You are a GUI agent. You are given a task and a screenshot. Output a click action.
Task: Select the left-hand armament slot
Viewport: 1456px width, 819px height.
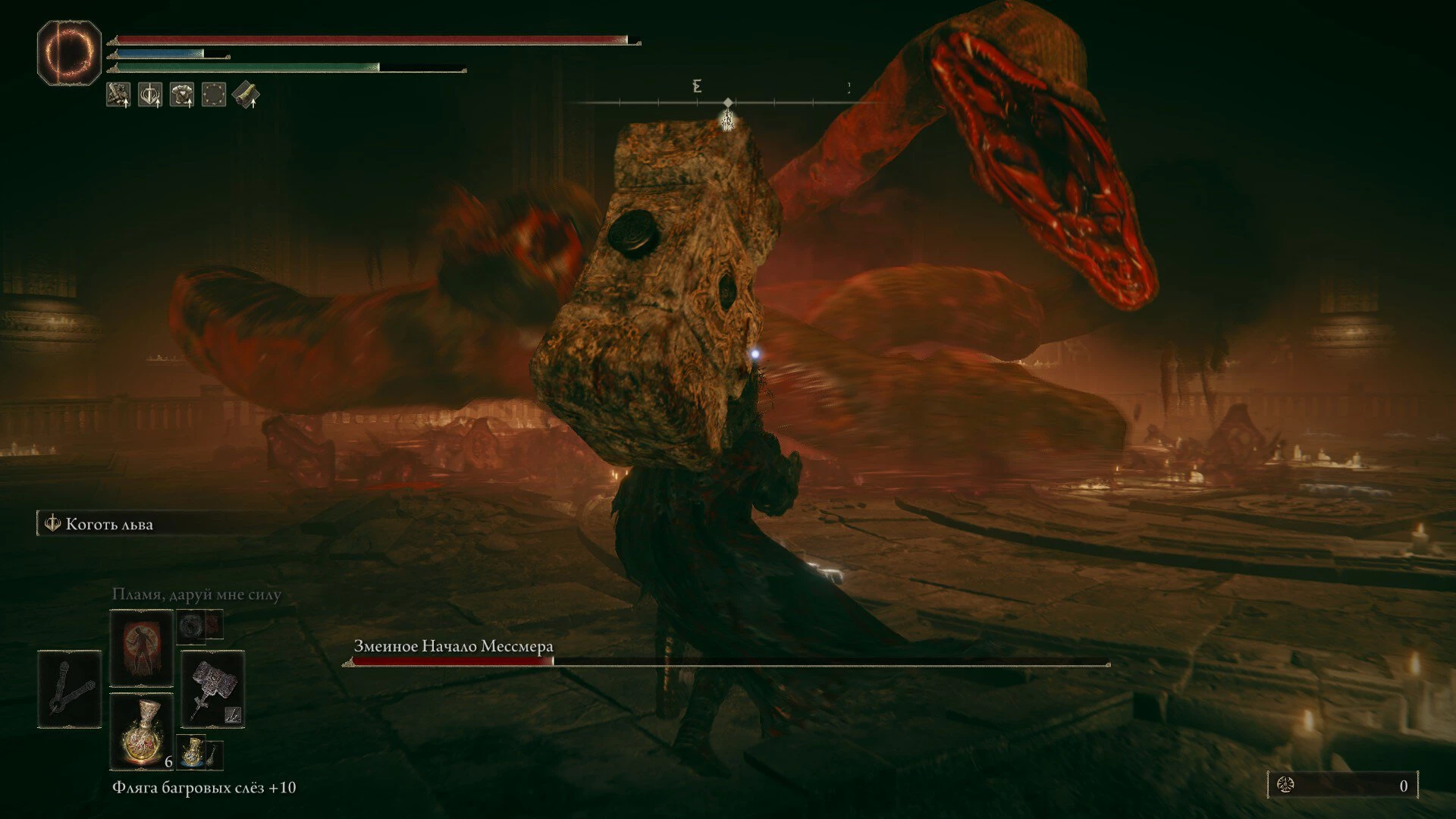click(70, 689)
